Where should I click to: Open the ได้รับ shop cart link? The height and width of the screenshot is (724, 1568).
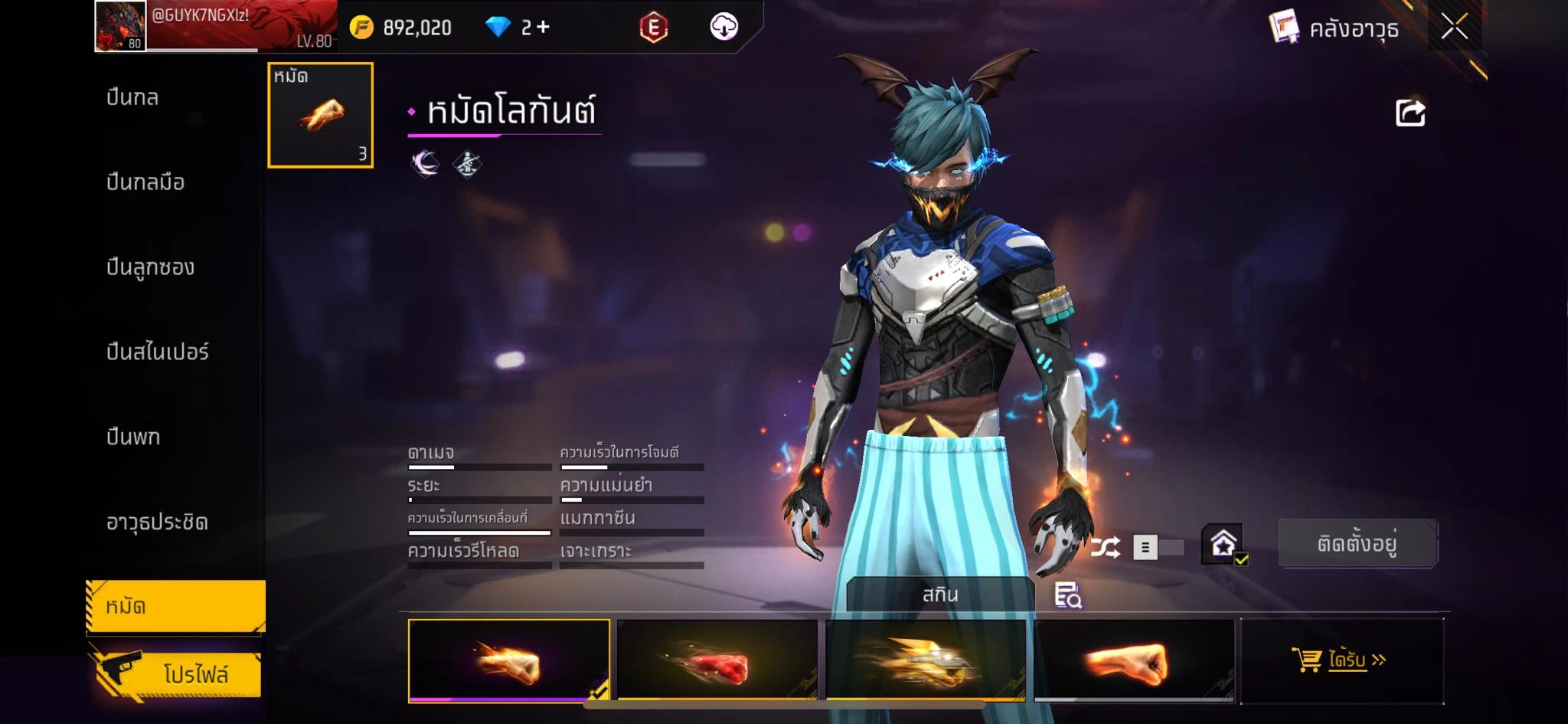(x=1341, y=660)
